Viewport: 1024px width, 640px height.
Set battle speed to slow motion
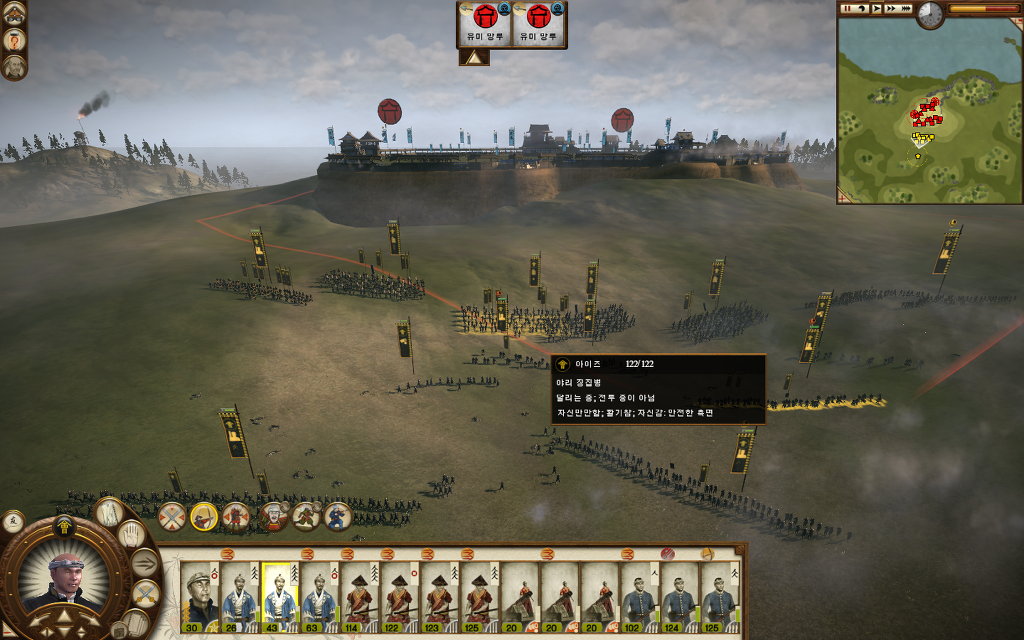[x=862, y=9]
